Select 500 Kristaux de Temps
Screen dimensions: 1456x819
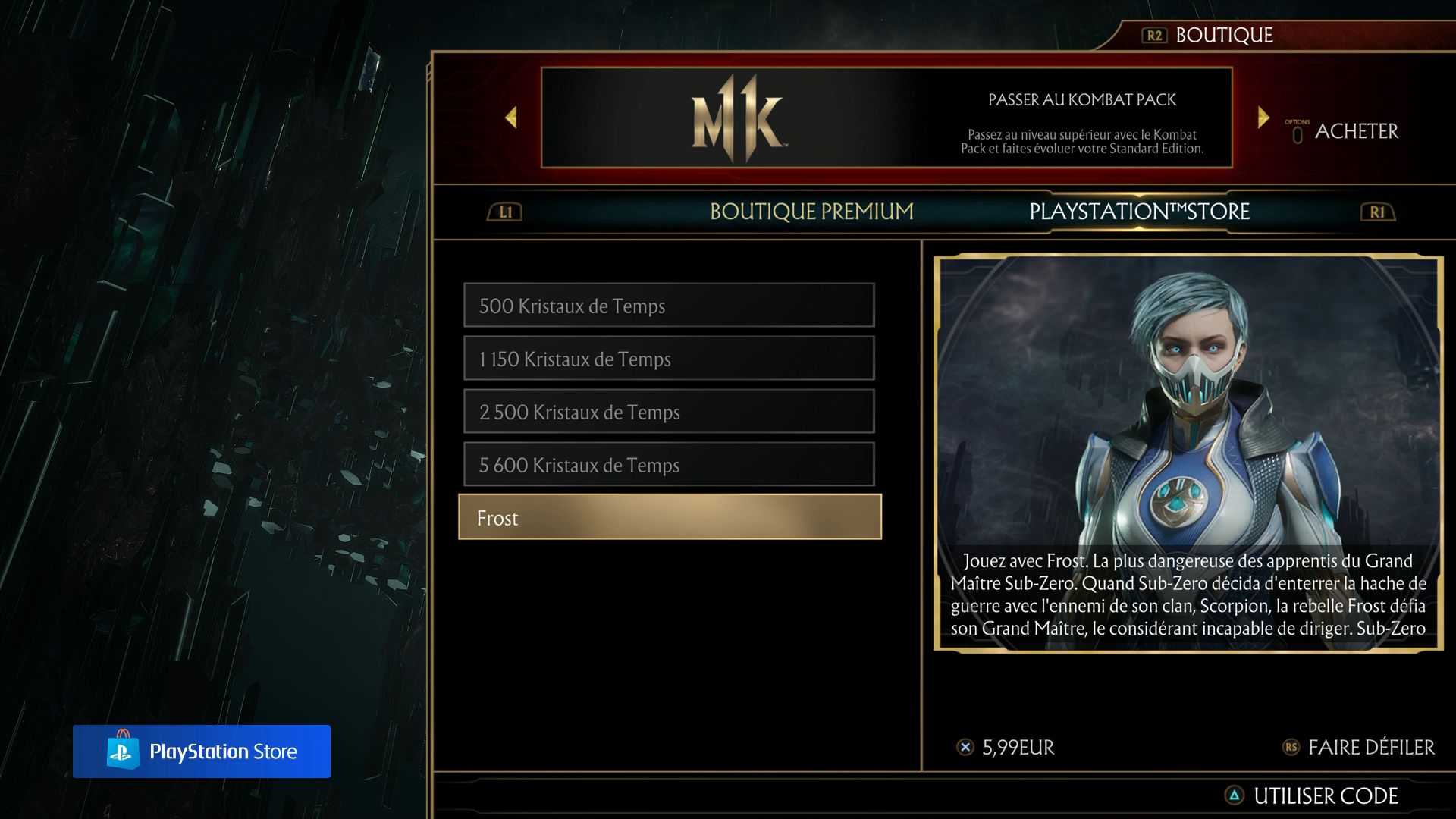pos(669,306)
